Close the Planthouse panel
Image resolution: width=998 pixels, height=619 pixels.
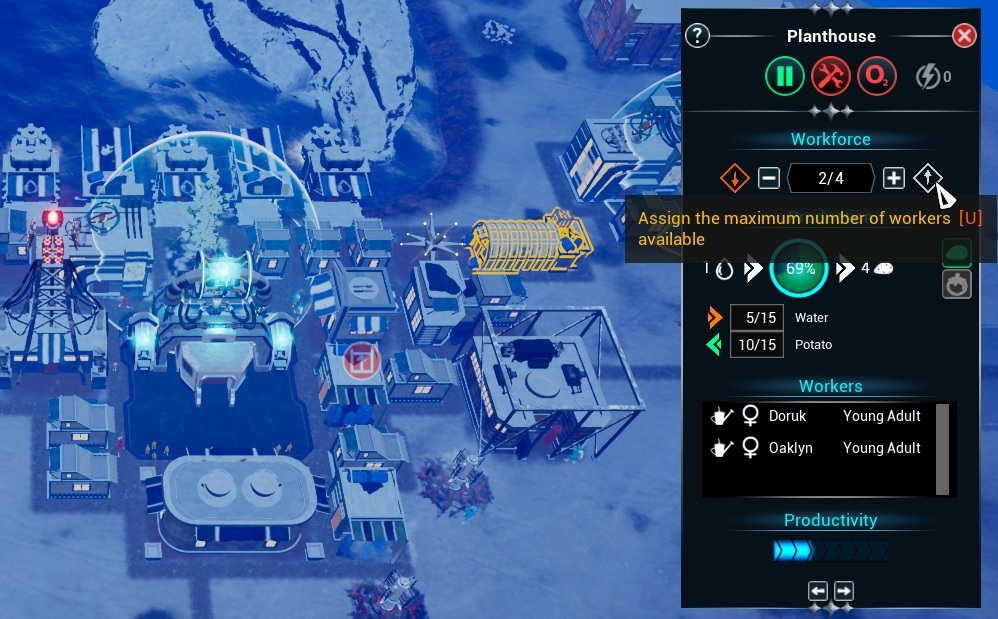click(x=964, y=36)
